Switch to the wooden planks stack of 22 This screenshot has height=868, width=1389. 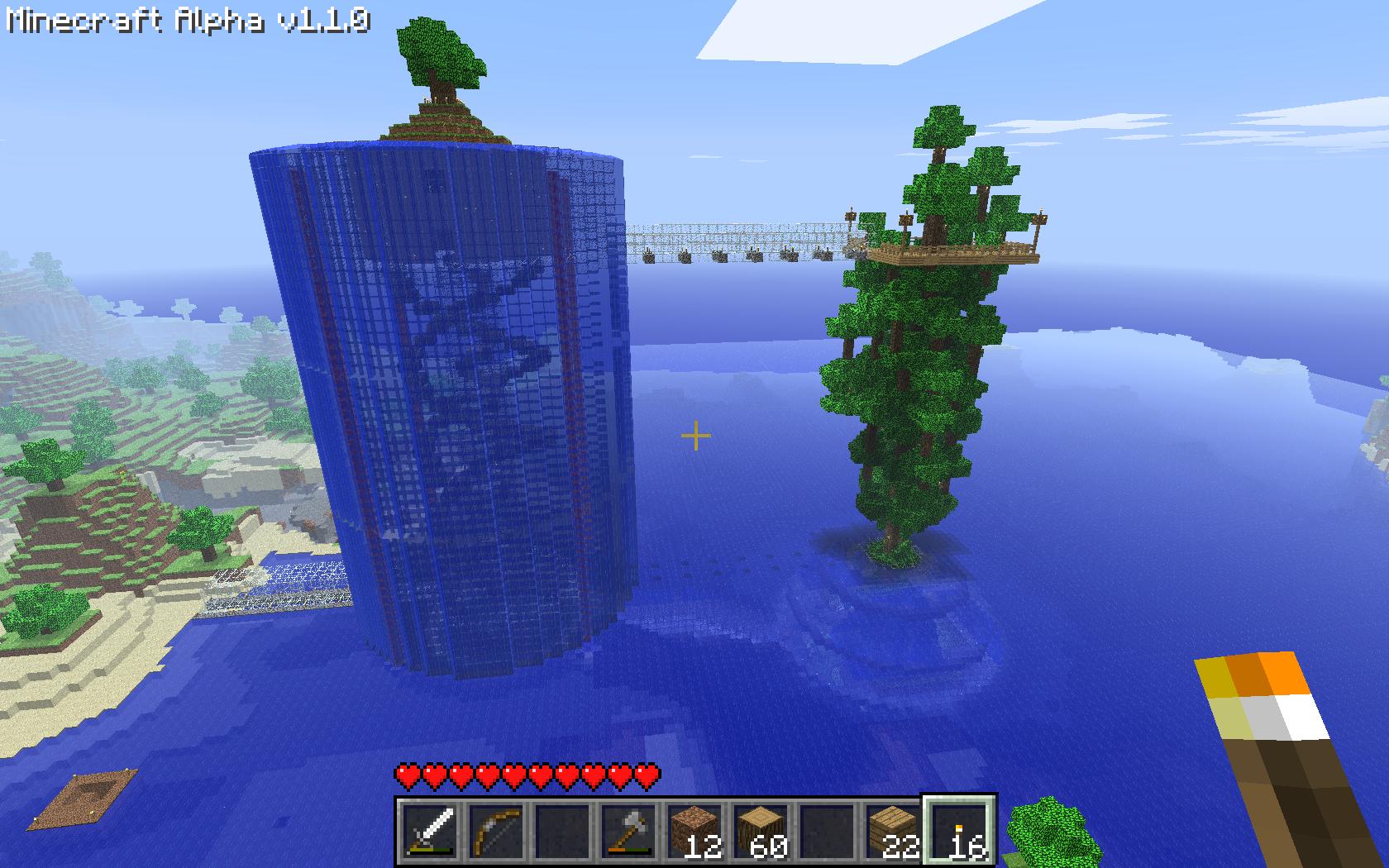(x=893, y=829)
